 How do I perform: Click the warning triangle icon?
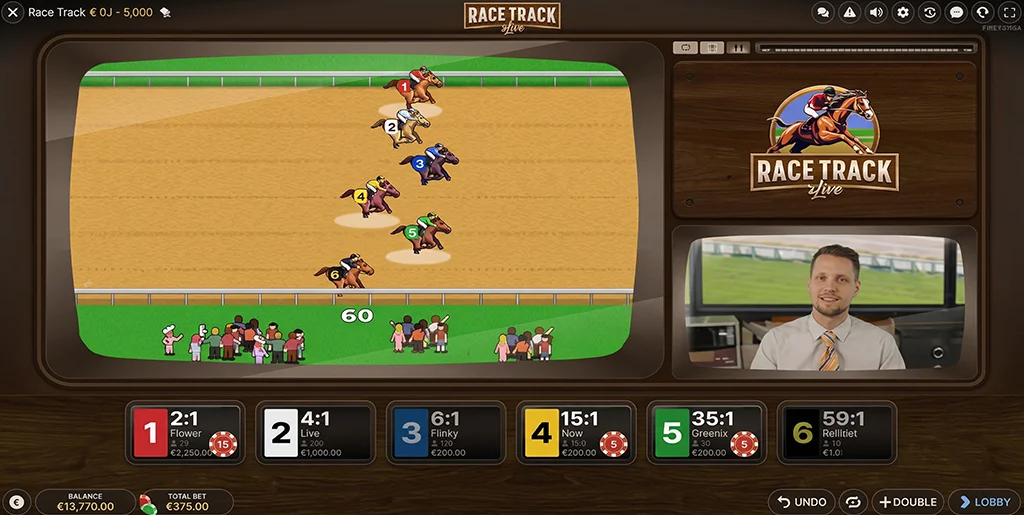coord(850,13)
